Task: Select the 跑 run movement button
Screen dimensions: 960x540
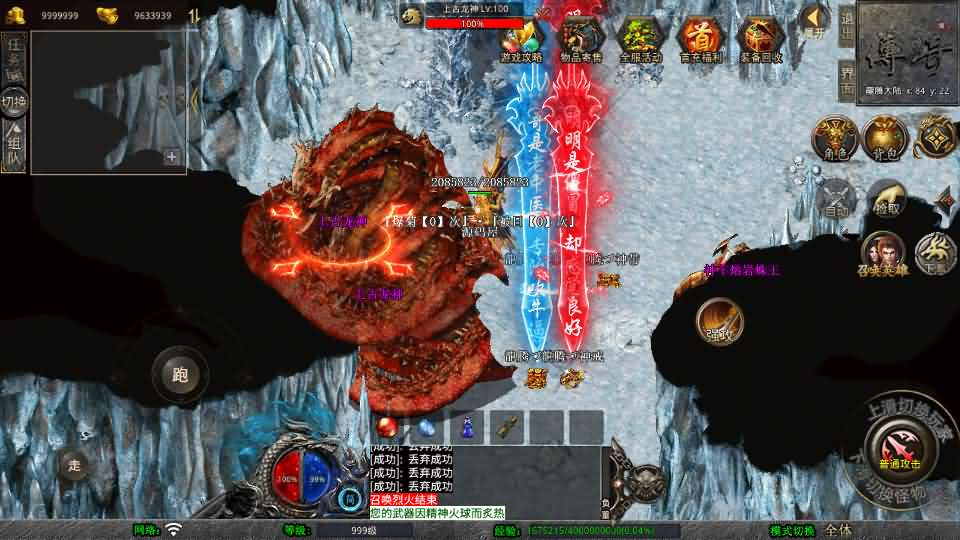Action: click(180, 375)
